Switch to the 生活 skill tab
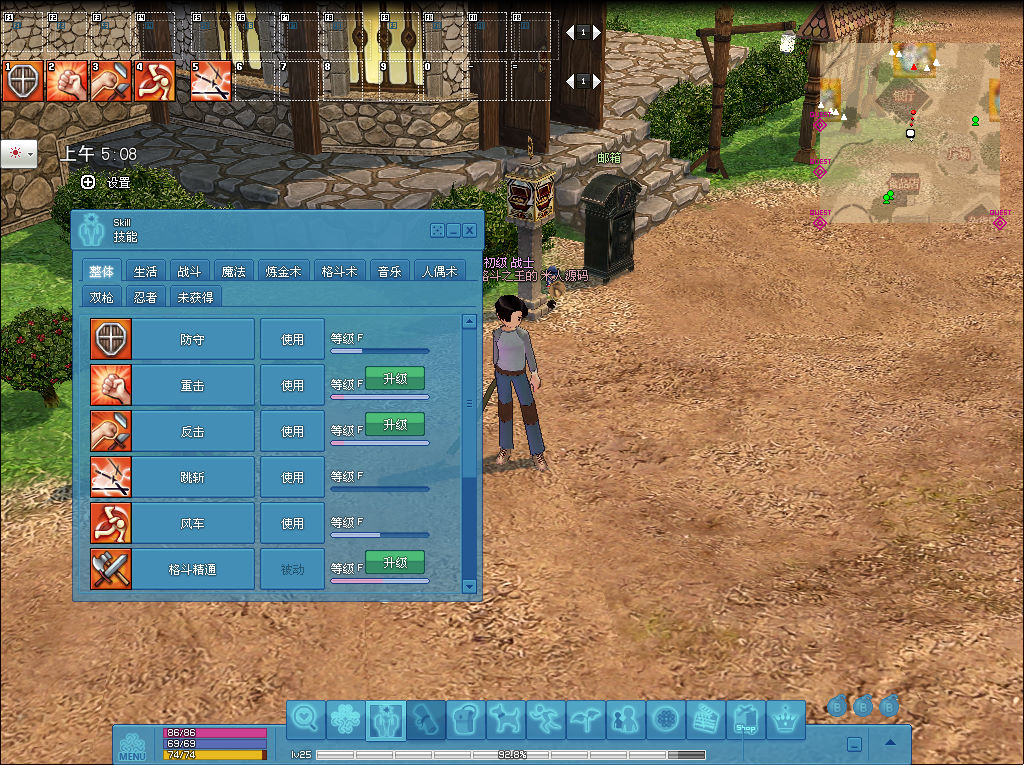The image size is (1024, 765). [x=145, y=271]
